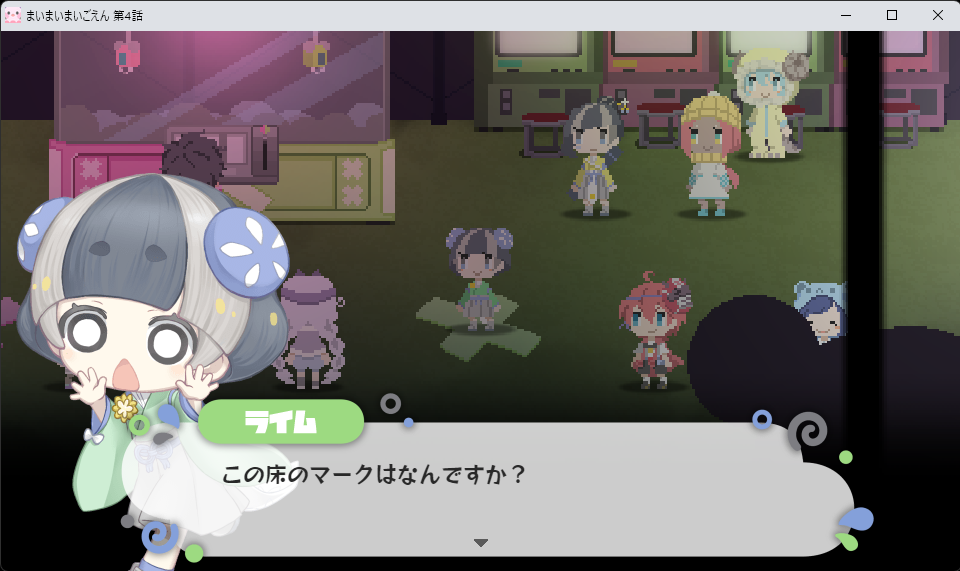Maximize the game window
This screenshot has width=960, height=571.
pyautogui.click(x=892, y=15)
